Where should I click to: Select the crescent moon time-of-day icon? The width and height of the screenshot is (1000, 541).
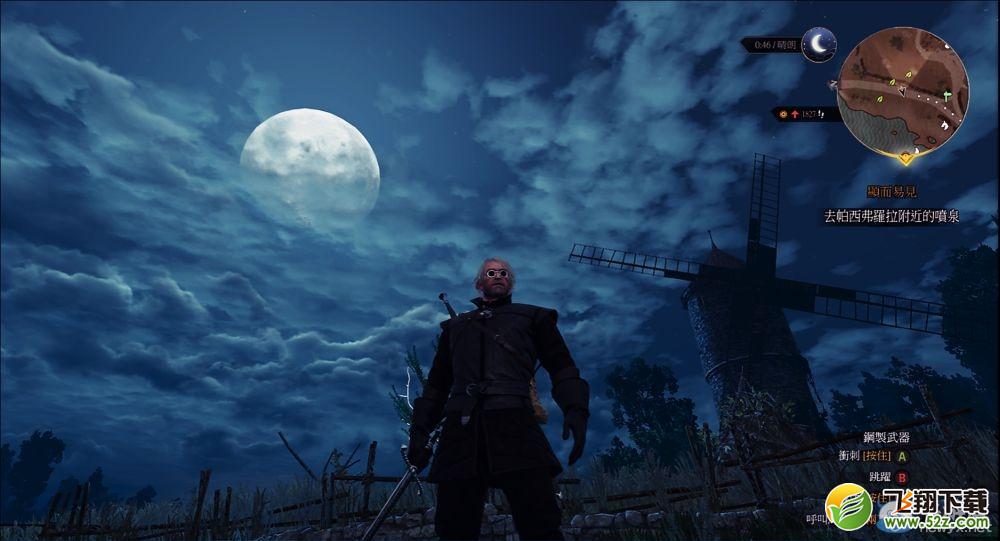click(819, 44)
